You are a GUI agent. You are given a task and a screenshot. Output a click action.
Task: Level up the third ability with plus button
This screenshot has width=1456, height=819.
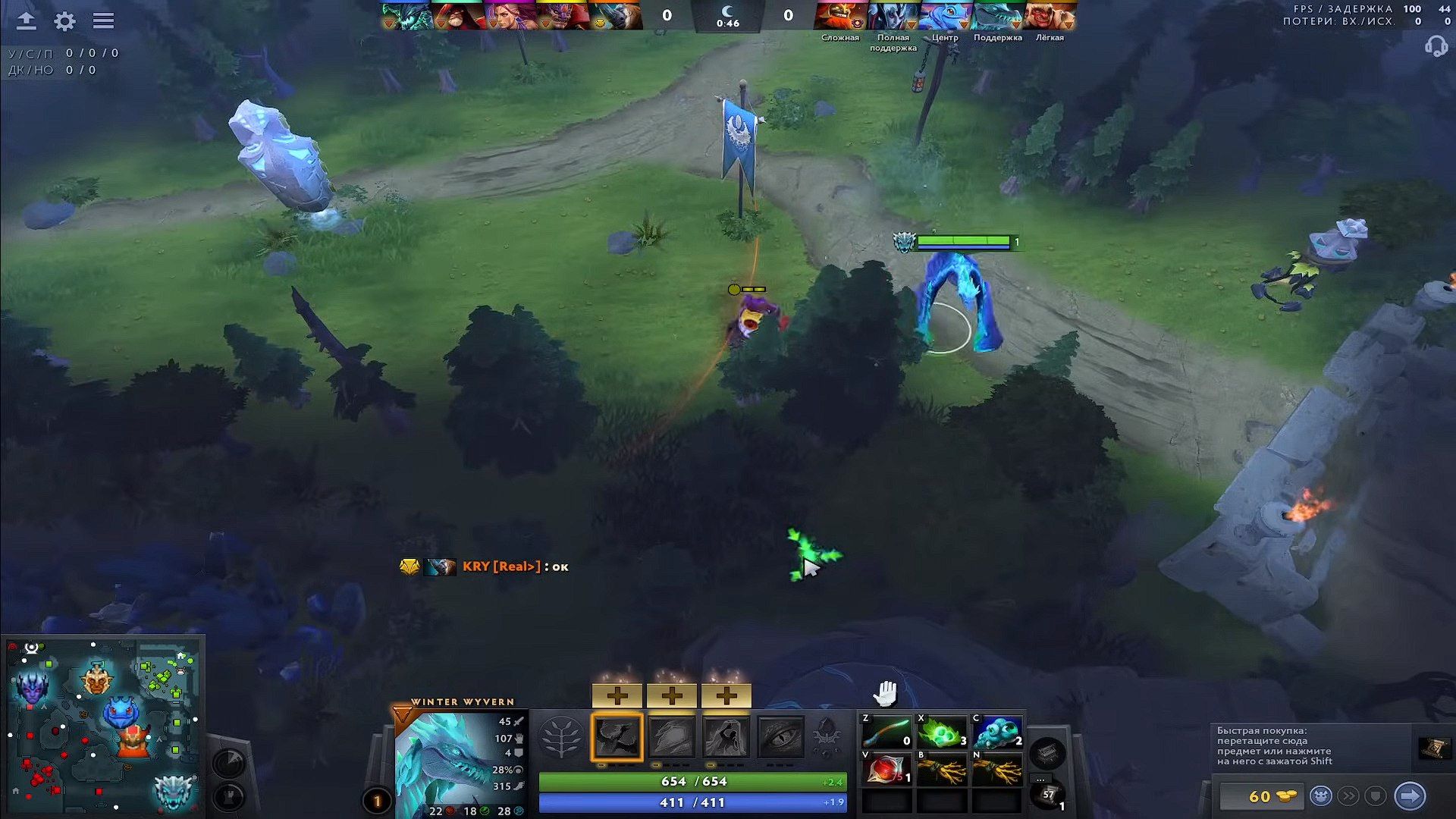tap(726, 695)
